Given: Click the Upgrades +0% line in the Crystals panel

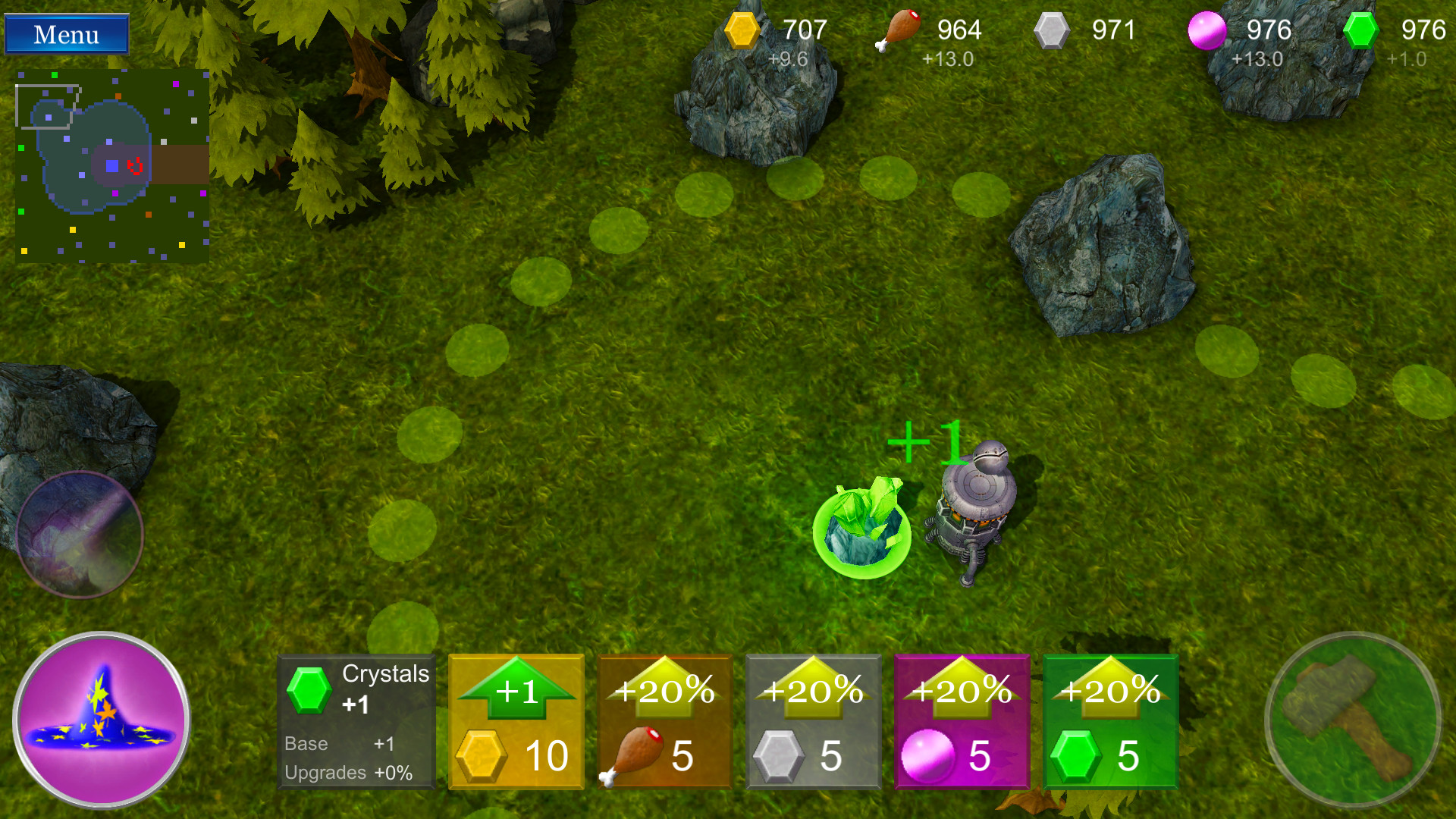Looking at the screenshot, I should (x=349, y=772).
